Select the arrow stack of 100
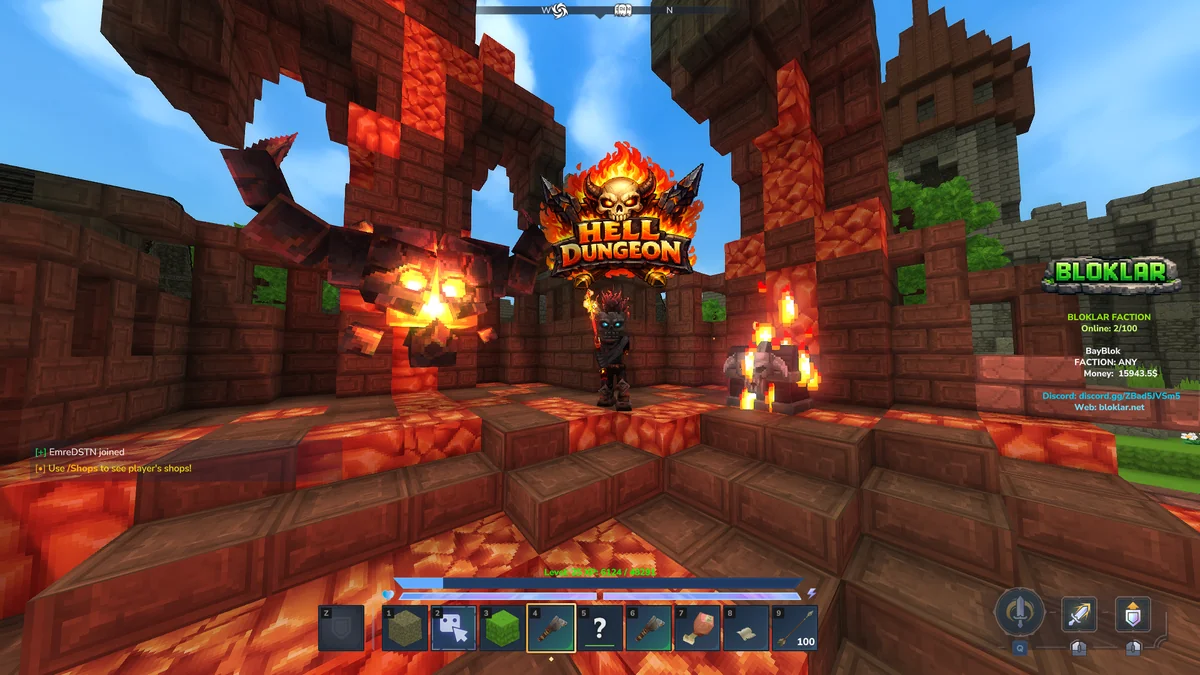 click(x=795, y=628)
